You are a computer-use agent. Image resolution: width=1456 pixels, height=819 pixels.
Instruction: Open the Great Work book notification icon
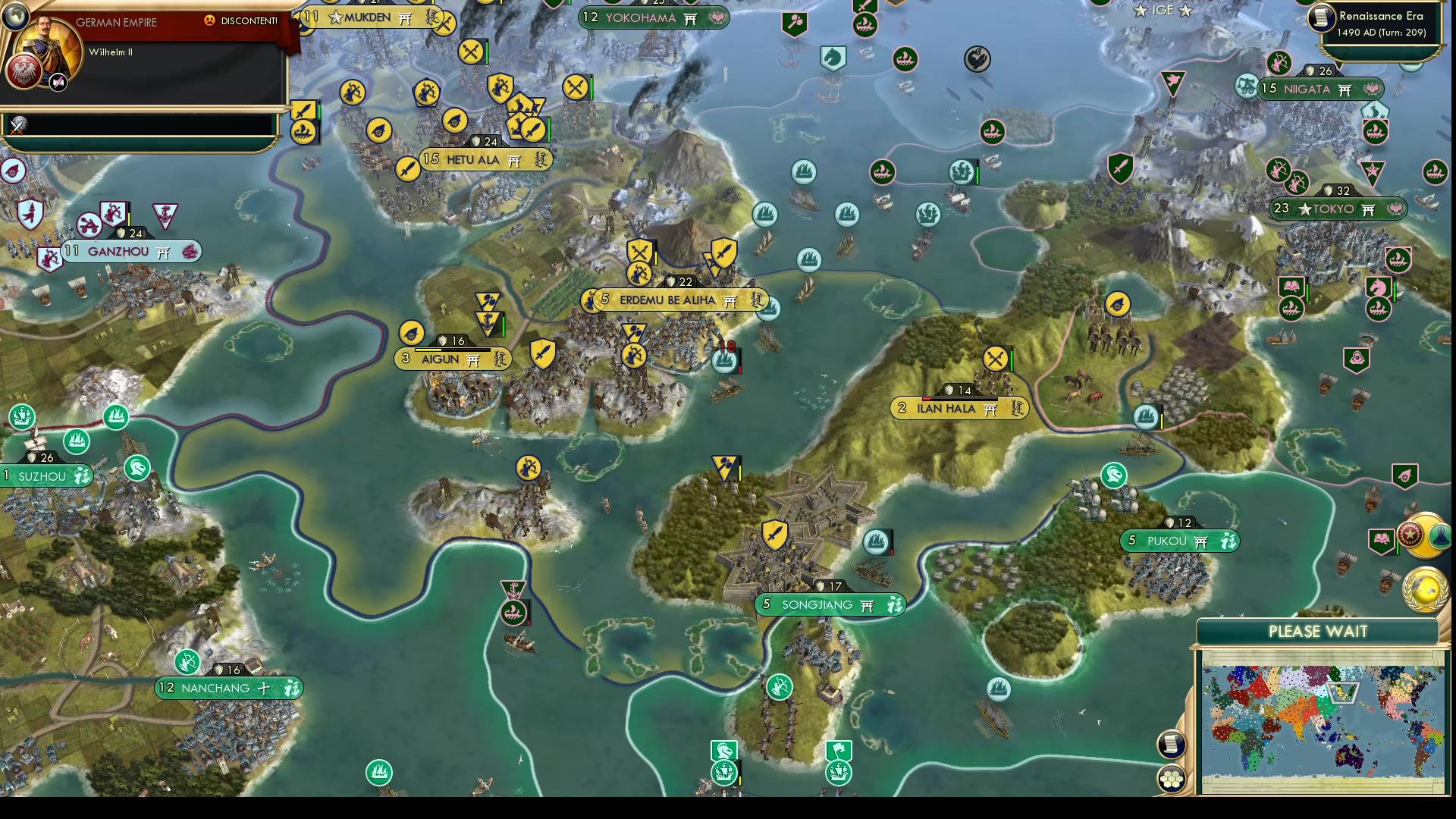(x=1382, y=540)
